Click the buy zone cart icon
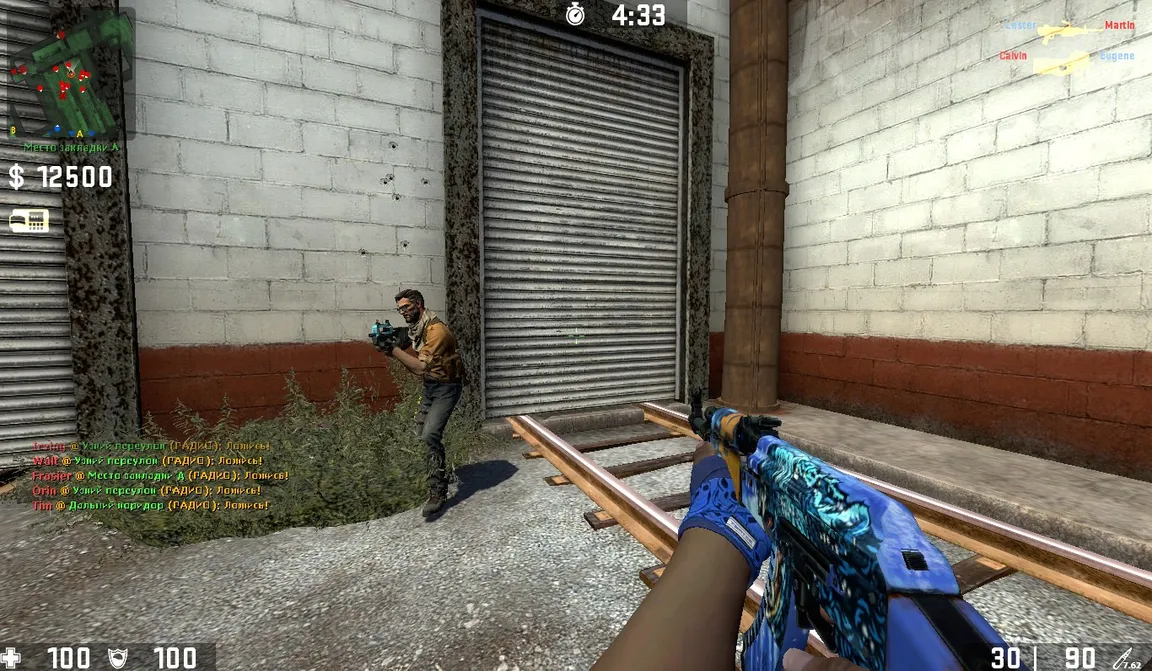Screen dimensions: 1152x671 (x=29, y=220)
